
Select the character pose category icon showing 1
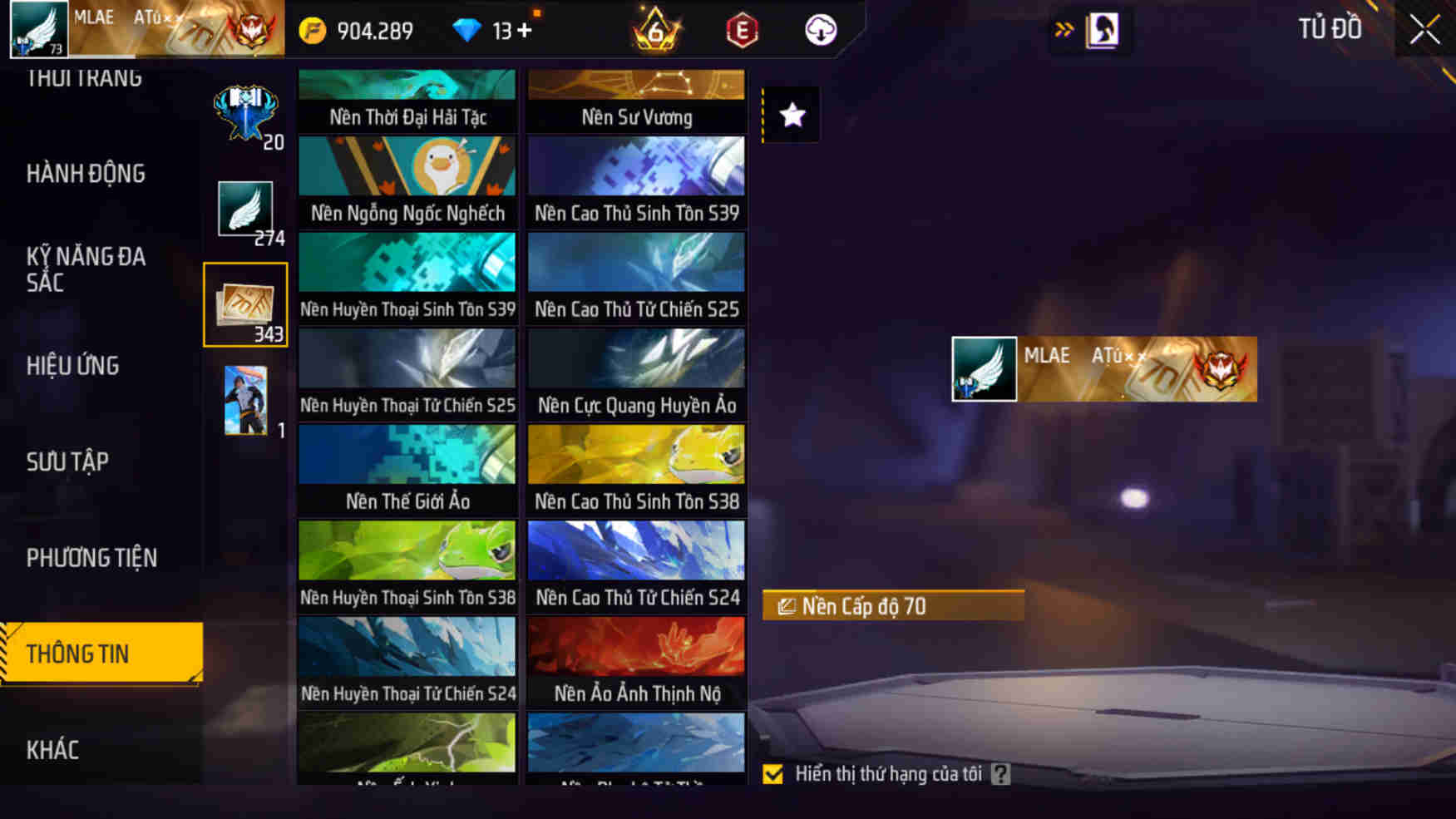[245, 399]
